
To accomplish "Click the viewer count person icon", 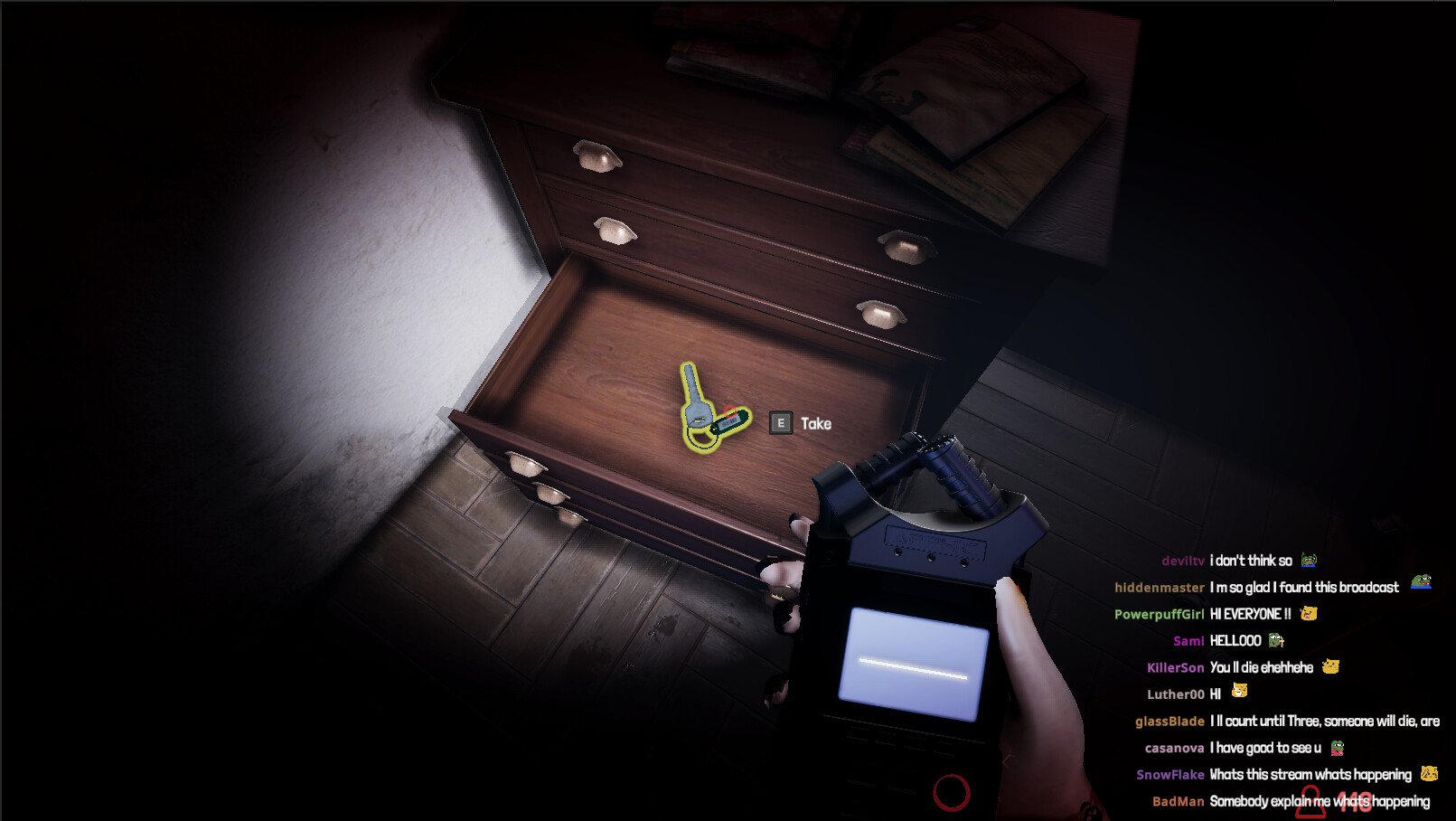I will coord(1310,801).
